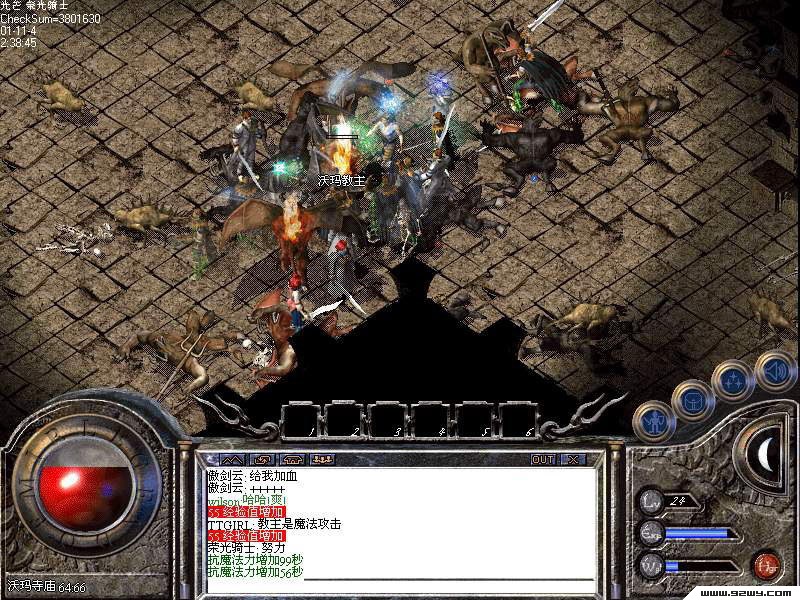Image resolution: width=800 pixels, height=600 pixels.
Task: Close the game with the X button
Action: pyautogui.click(x=572, y=459)
